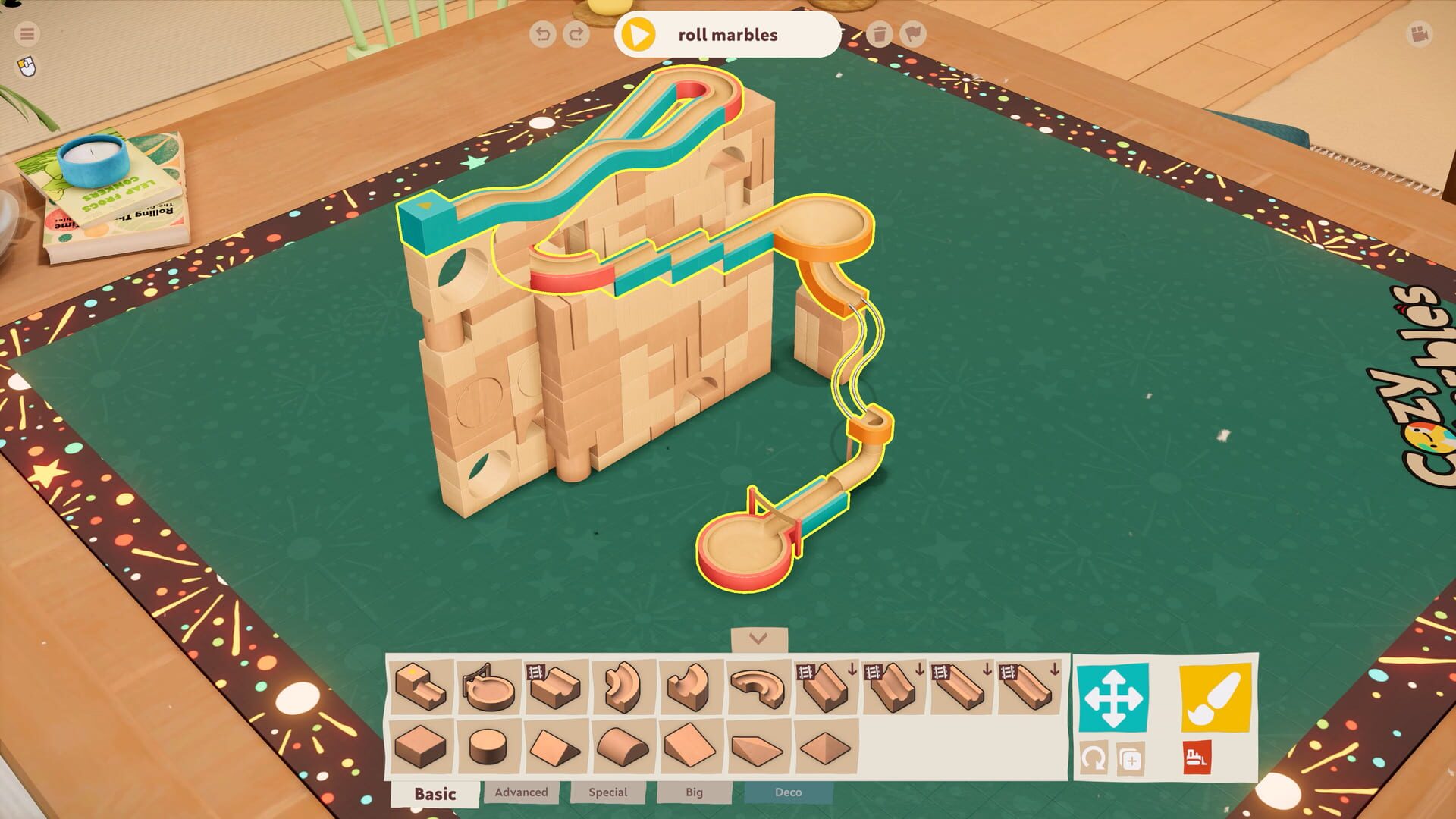1456x819 pixels.
Task: Click the Redo arrow
Action: 576,34
